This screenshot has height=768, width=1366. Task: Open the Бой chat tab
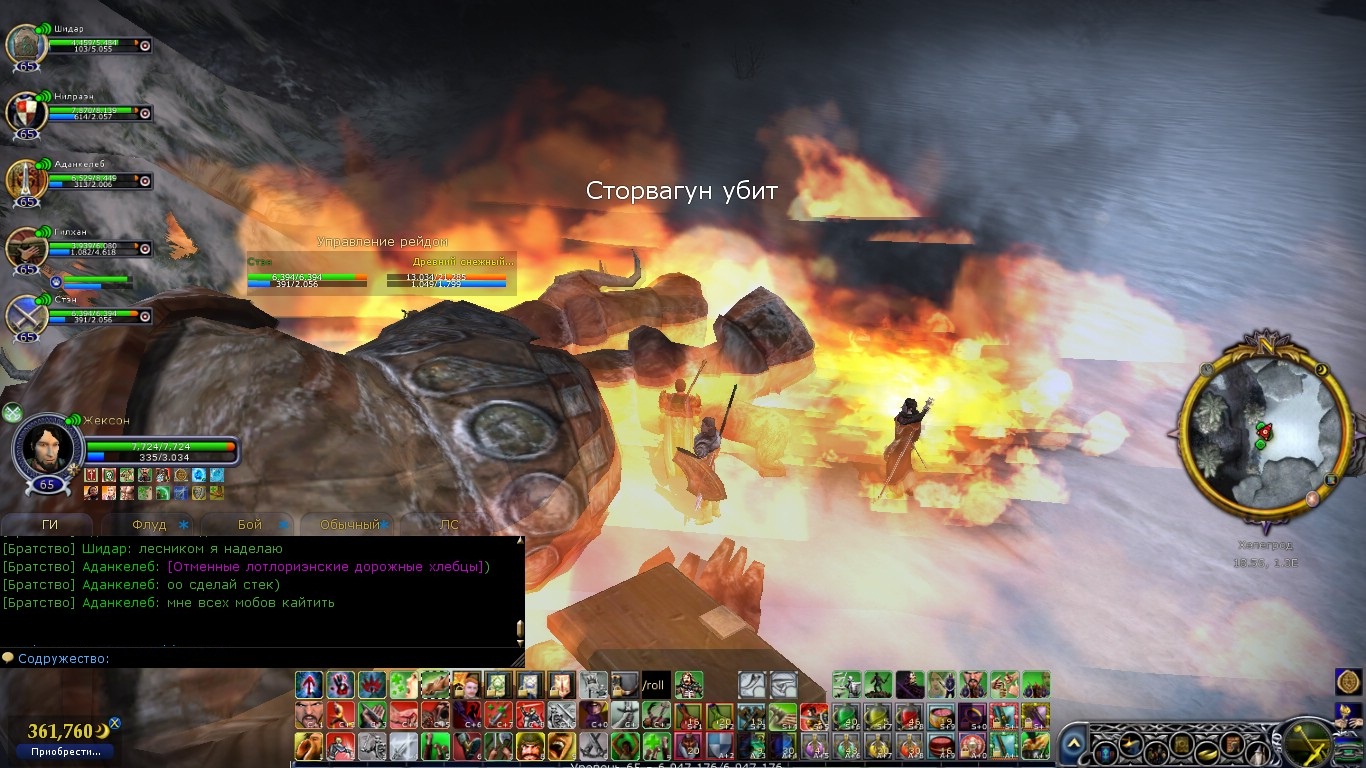coord(250,524)
